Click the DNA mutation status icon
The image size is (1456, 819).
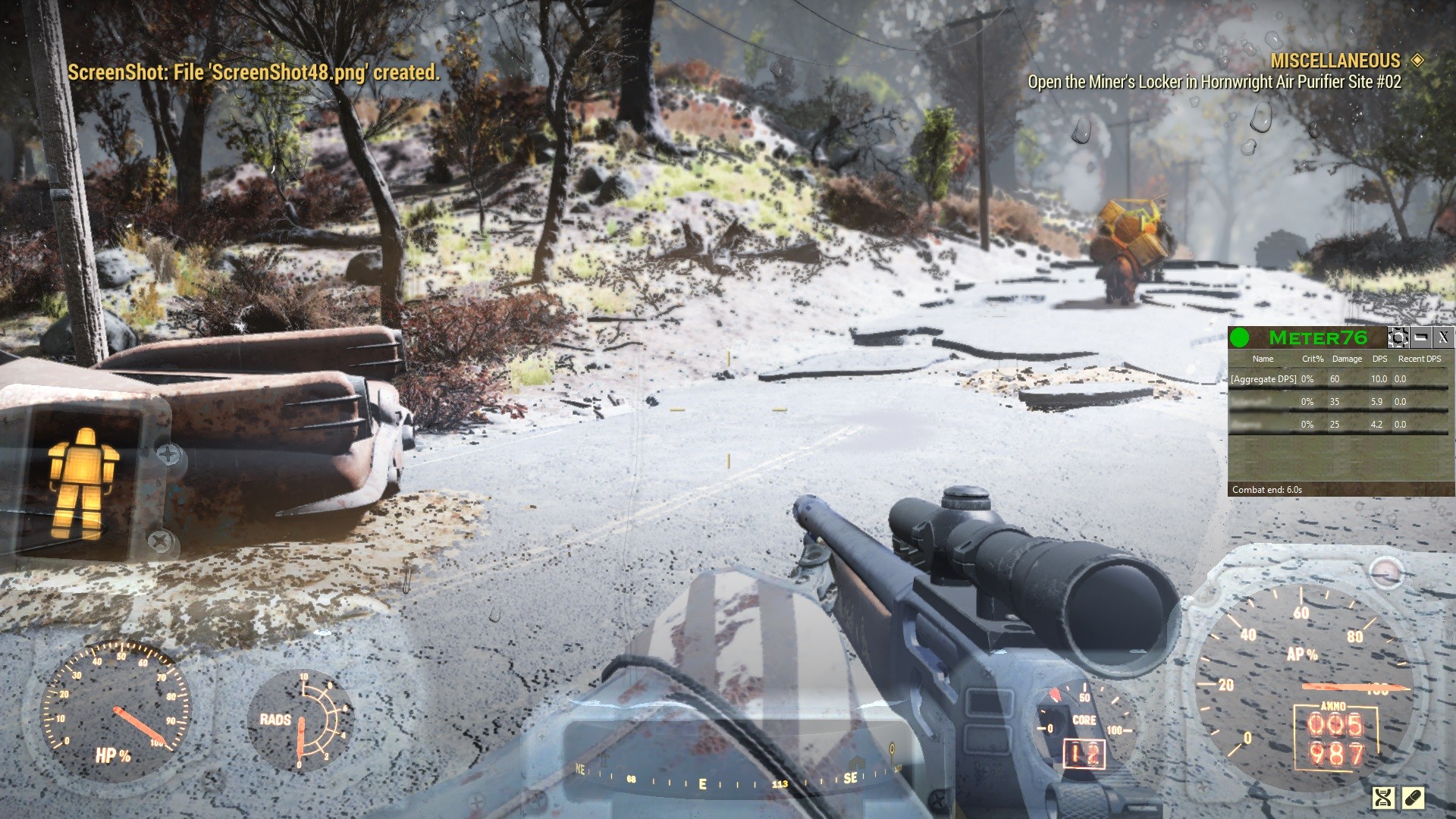[1384, 797]
